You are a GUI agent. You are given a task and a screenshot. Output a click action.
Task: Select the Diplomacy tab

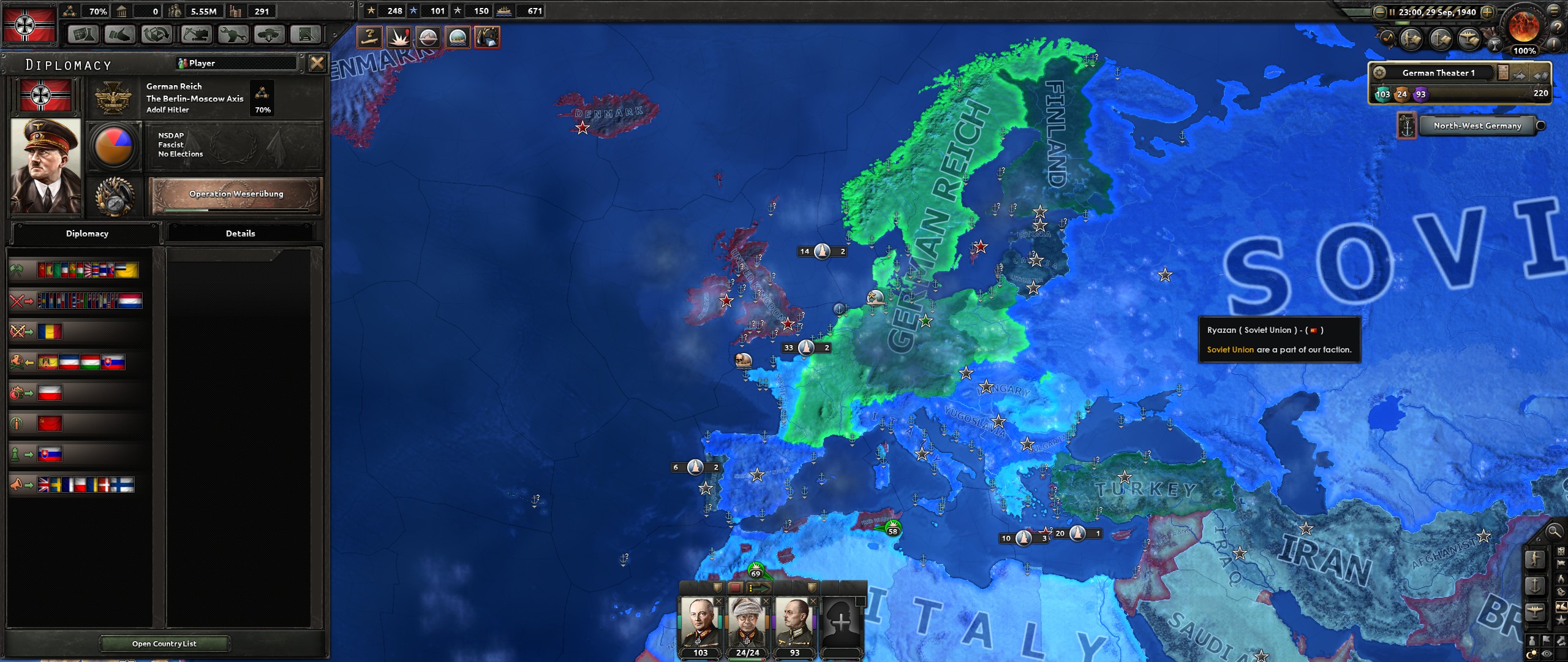[86, 233]
